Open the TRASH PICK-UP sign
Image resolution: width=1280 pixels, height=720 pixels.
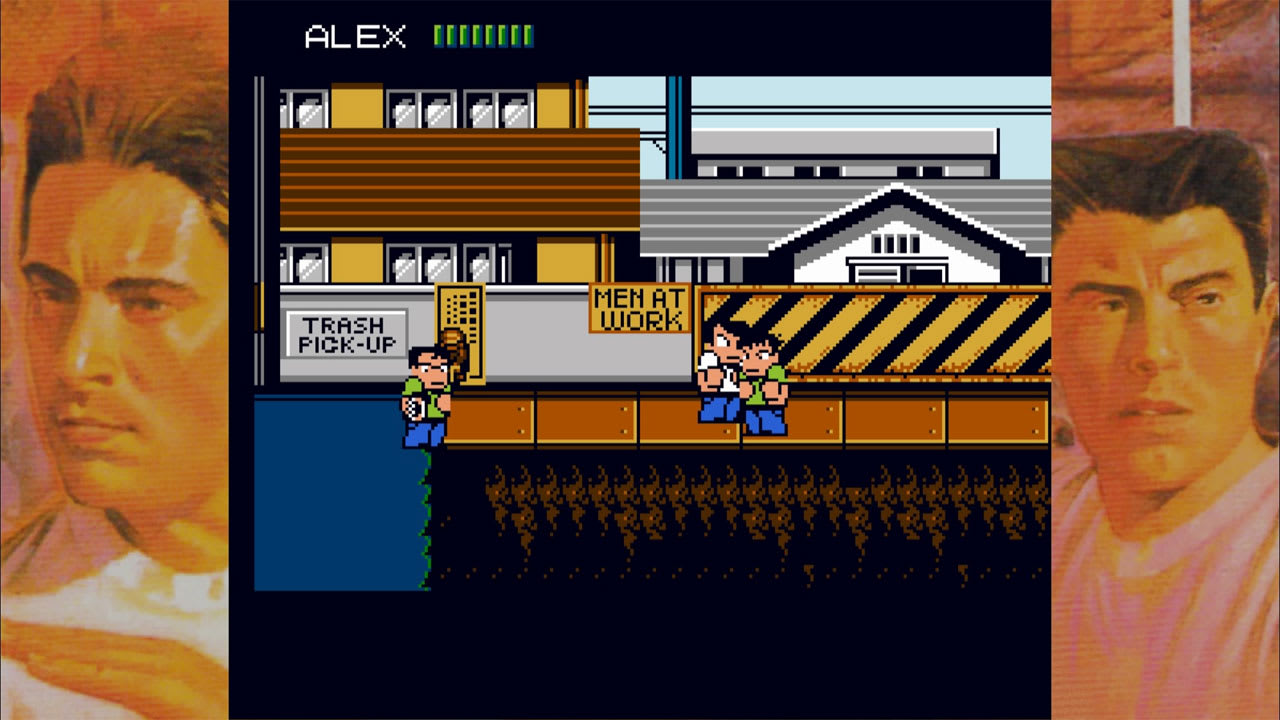[x=348, y=332]
